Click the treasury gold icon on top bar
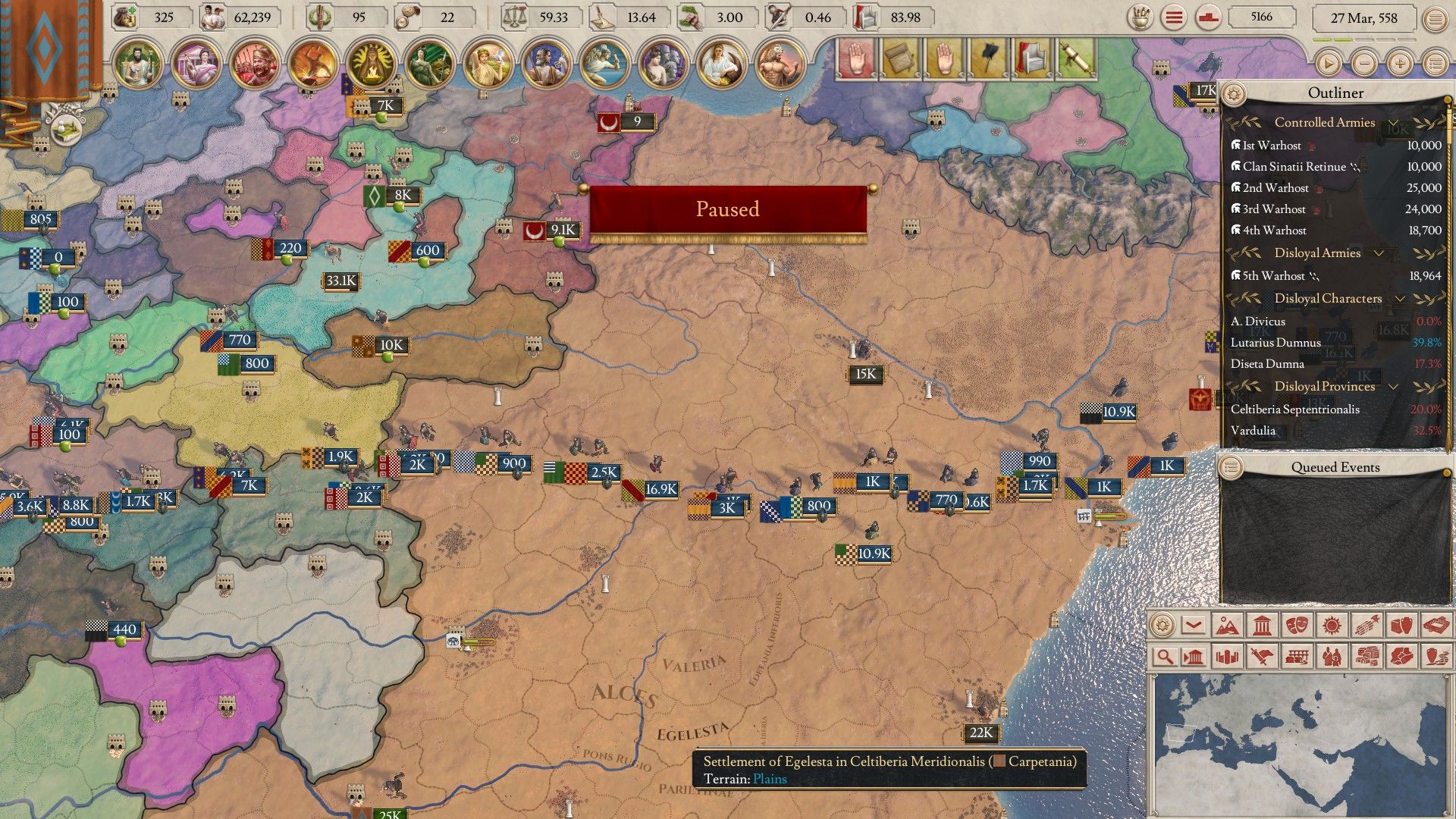Screen dimensions: 1456x819 tap(124, 17)
